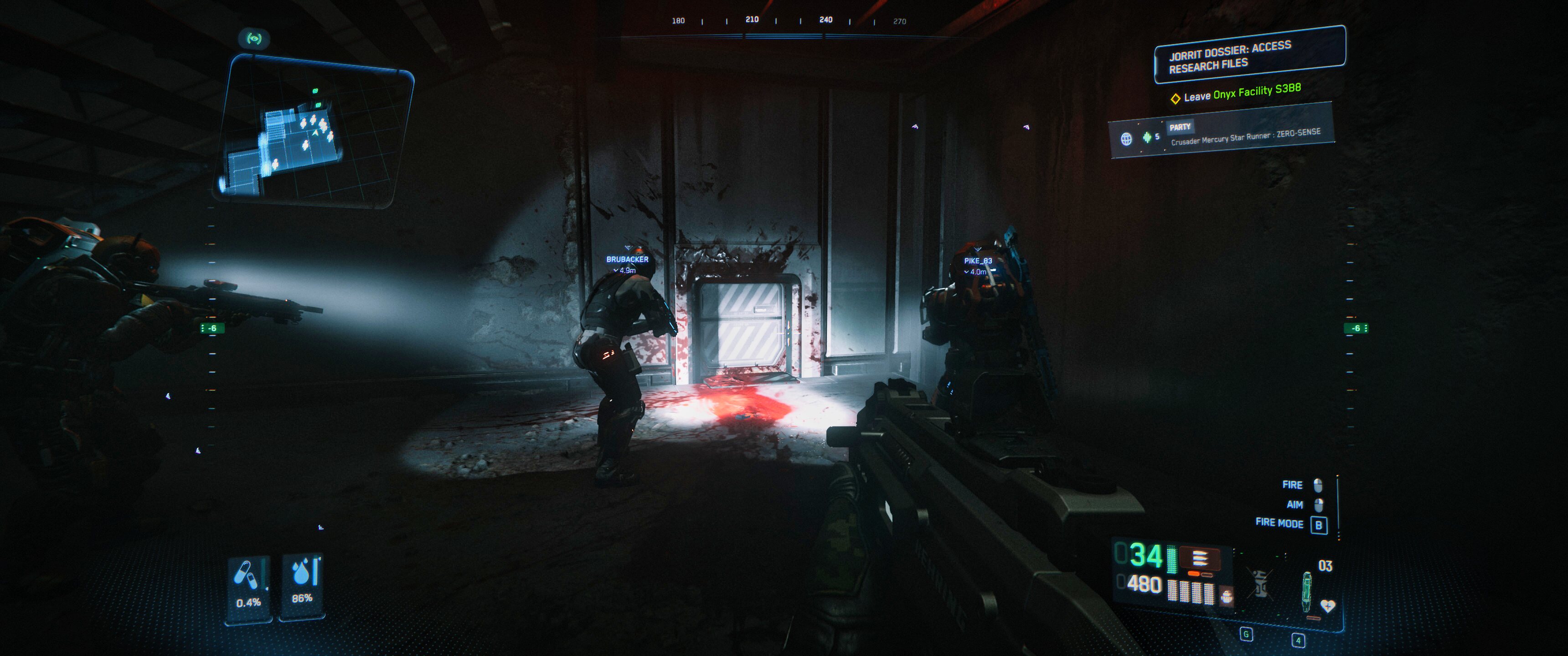Image resolution: width=1568 pixels, height=656 pixels.
Task: Click the globe icon in the party bar
Action: [1126, 139]
